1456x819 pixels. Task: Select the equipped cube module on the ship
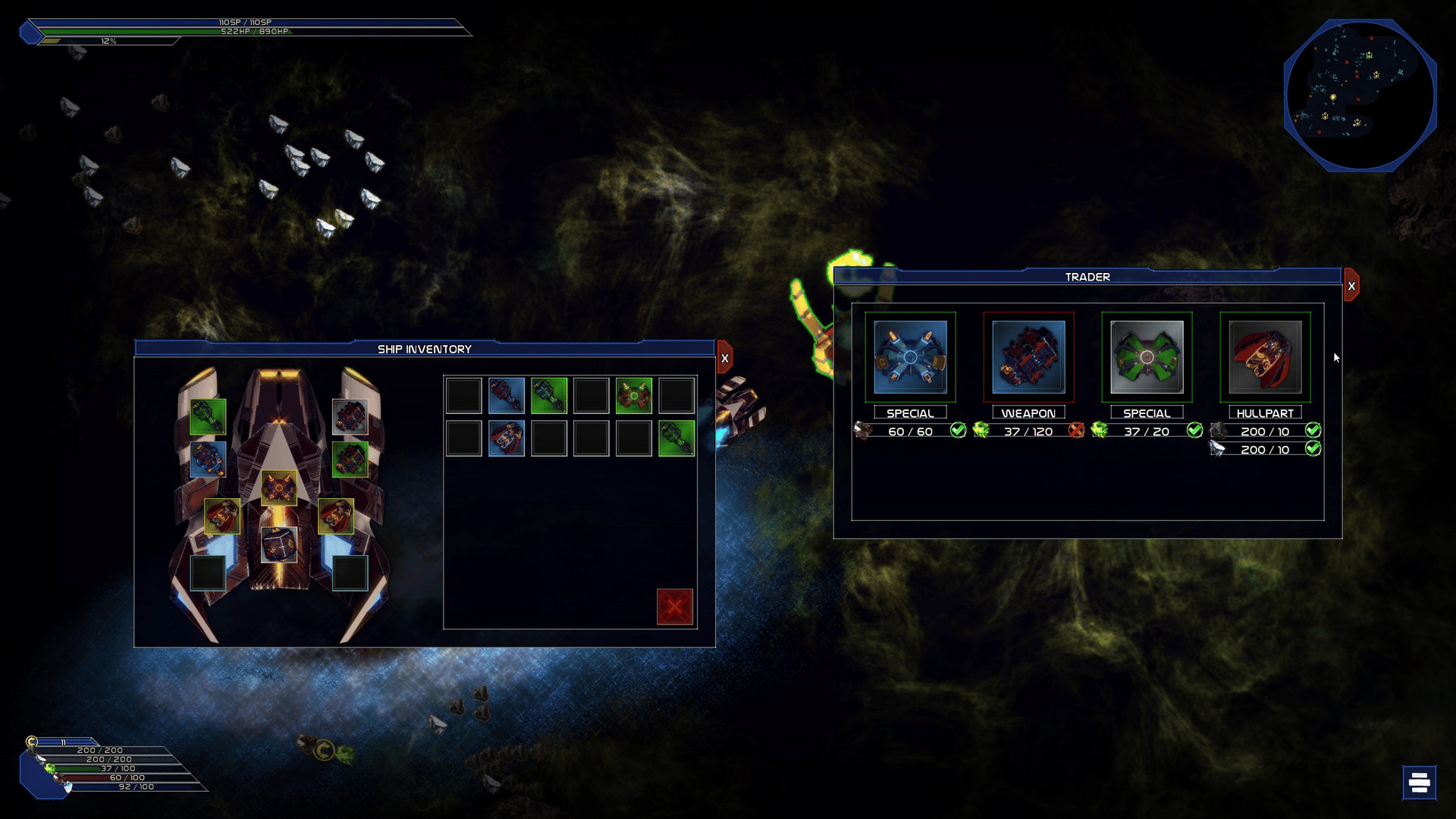pyautogui.click(x=279, y=544)
